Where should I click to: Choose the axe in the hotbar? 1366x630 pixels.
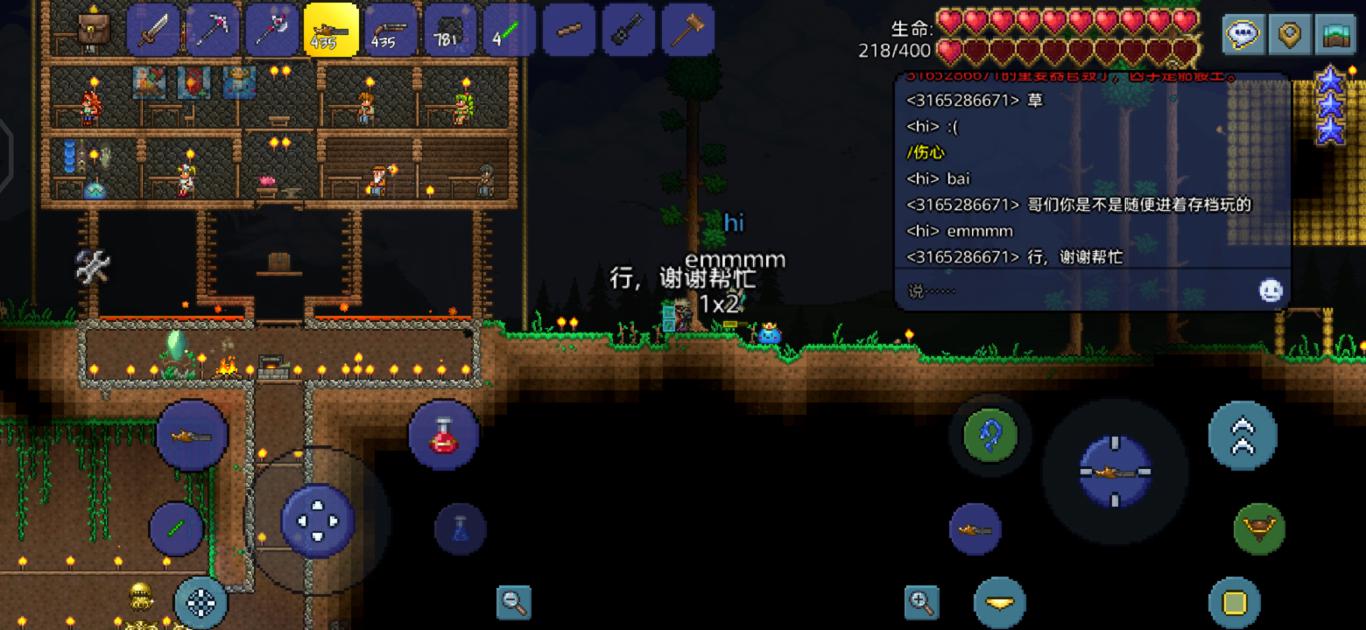point(272,30)
